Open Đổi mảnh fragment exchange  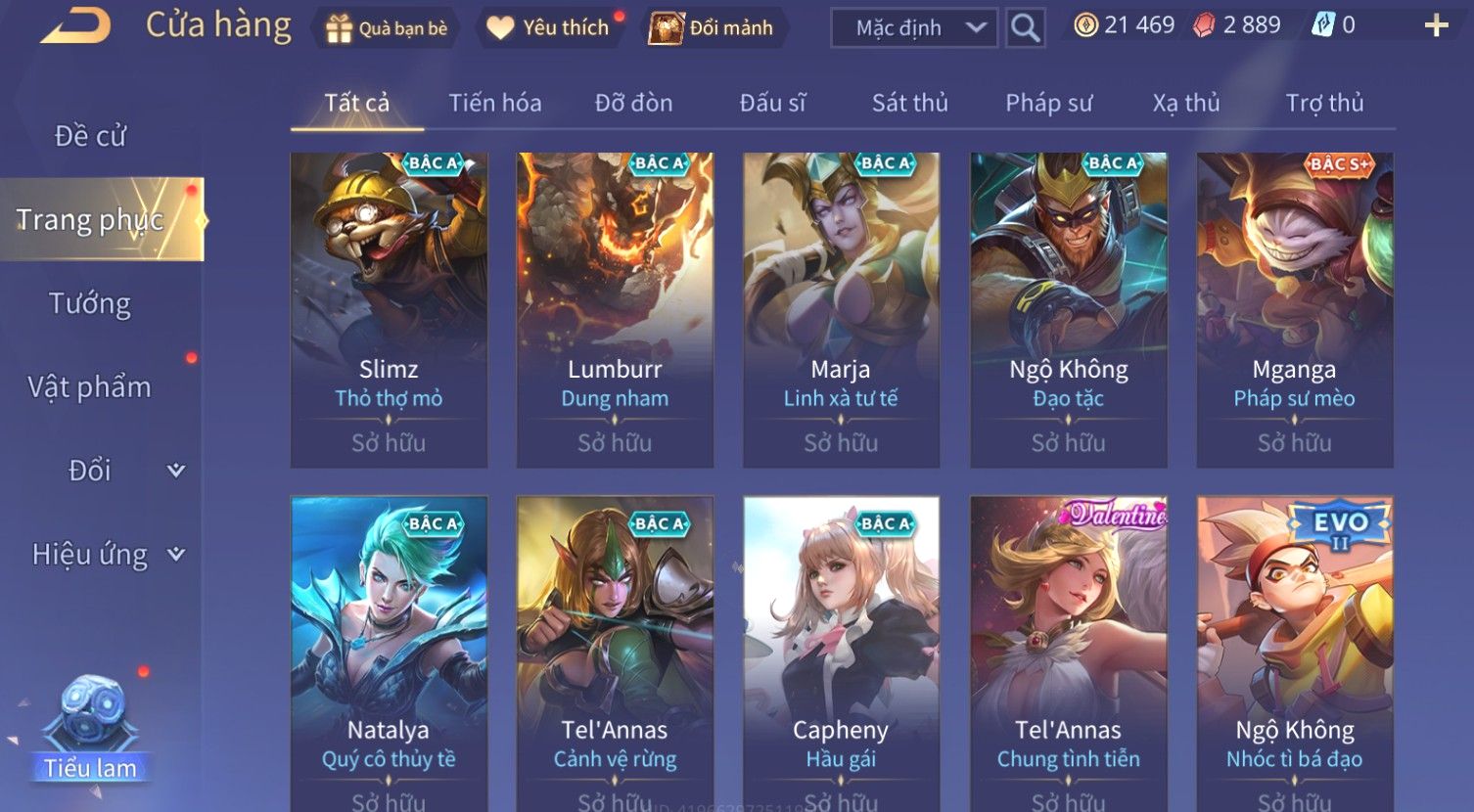pyautogui.click(x=713, y=28)
